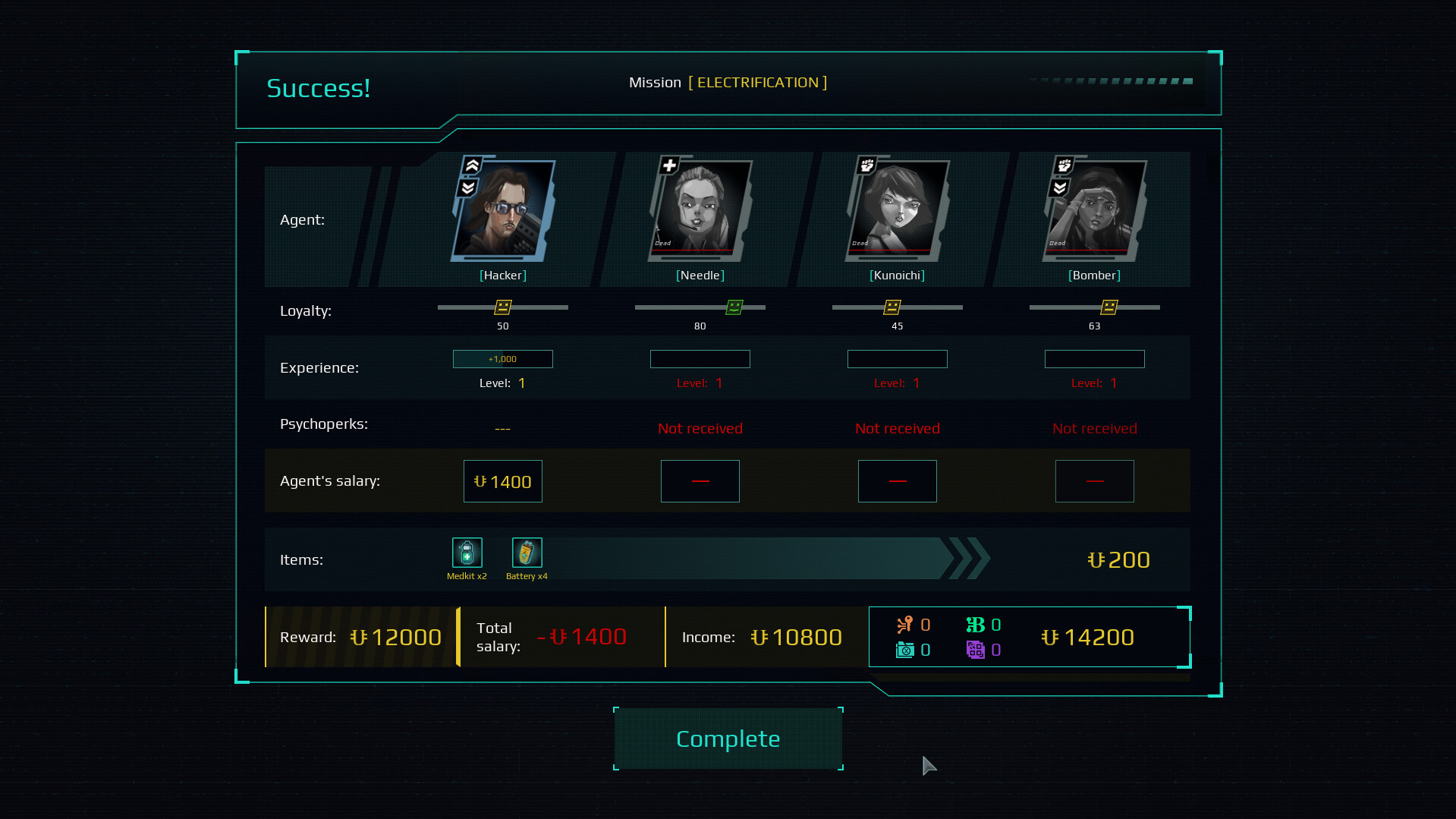
Task: Click the medic cross icon on Needle's card
Action: pos(668,165)
